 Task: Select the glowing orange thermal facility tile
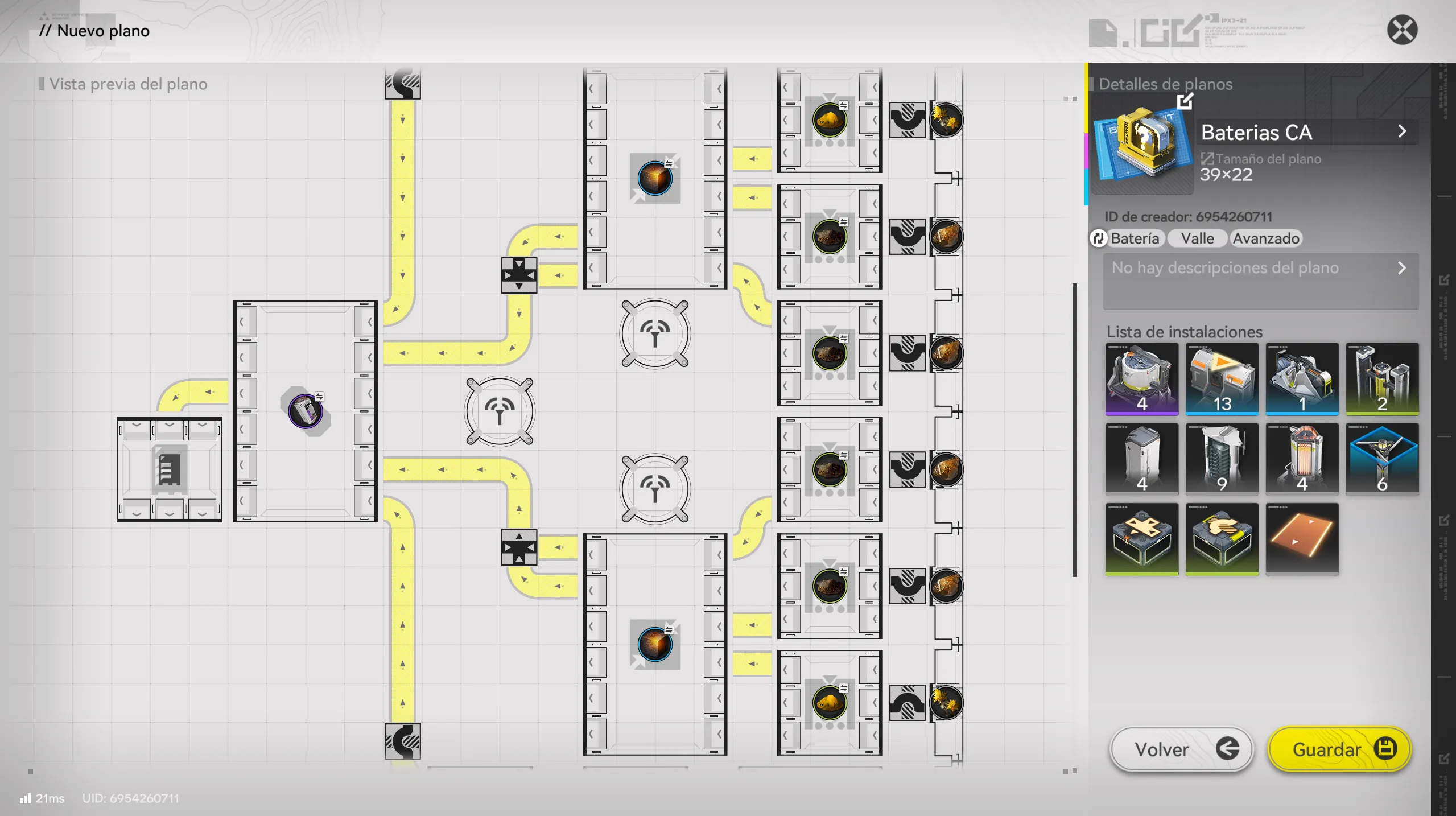[1302, 459]
